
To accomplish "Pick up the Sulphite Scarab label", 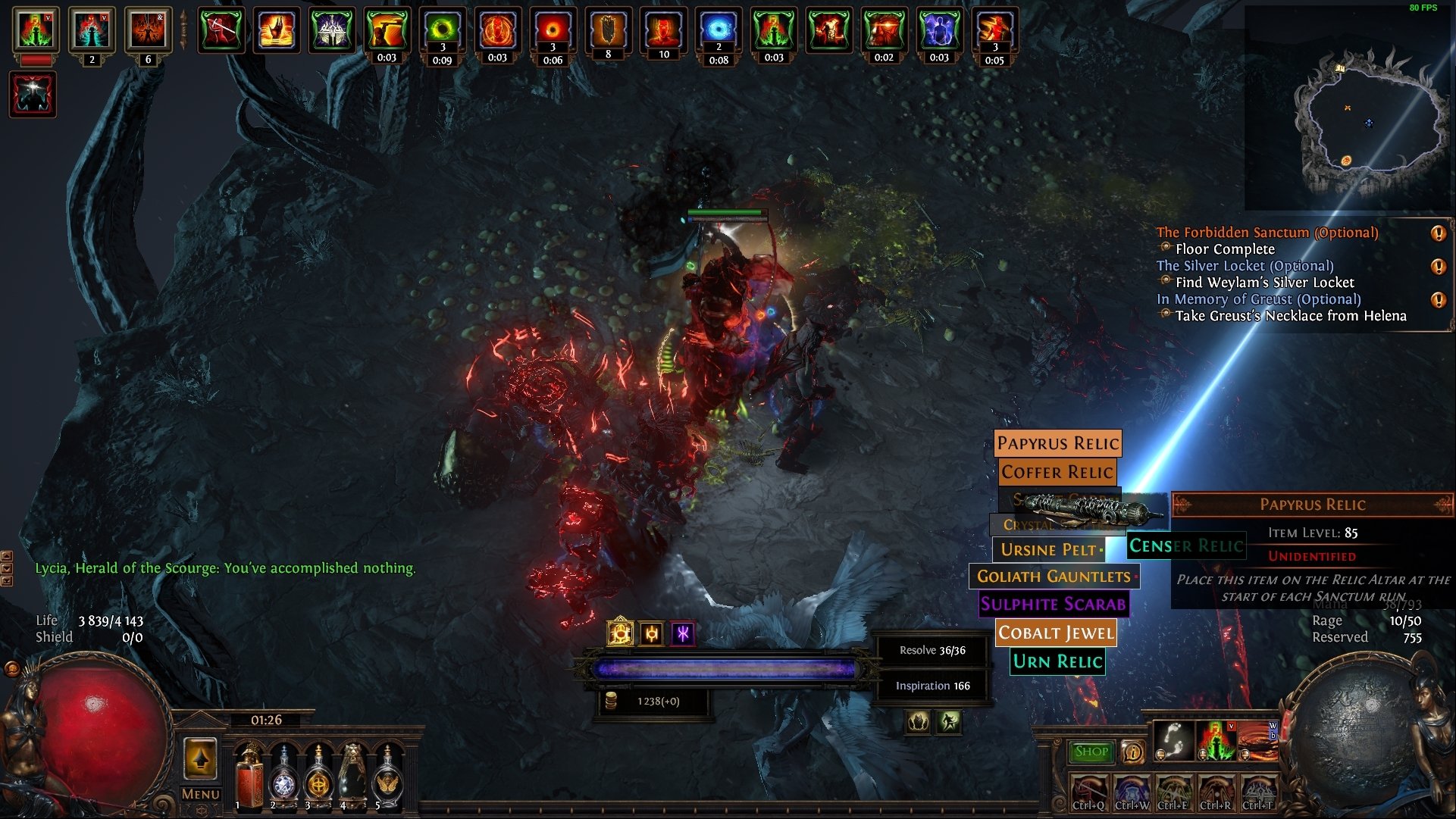I will [1054, 604].
